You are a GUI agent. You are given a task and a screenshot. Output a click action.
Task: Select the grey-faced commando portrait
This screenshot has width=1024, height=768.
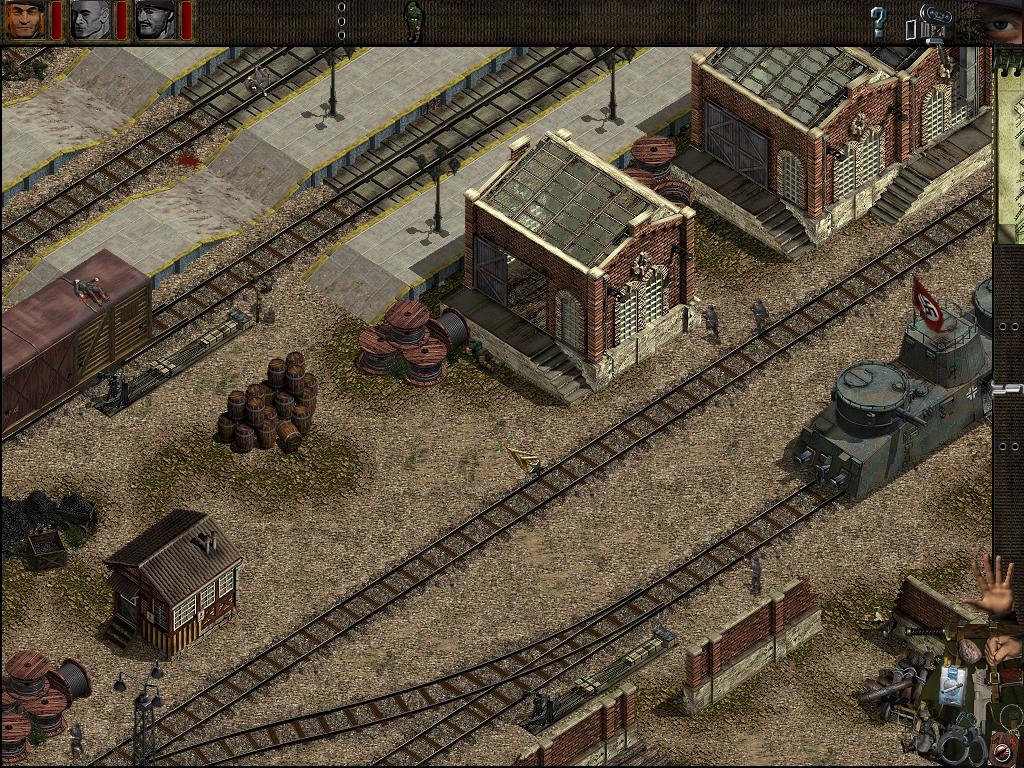click(90, 20)
